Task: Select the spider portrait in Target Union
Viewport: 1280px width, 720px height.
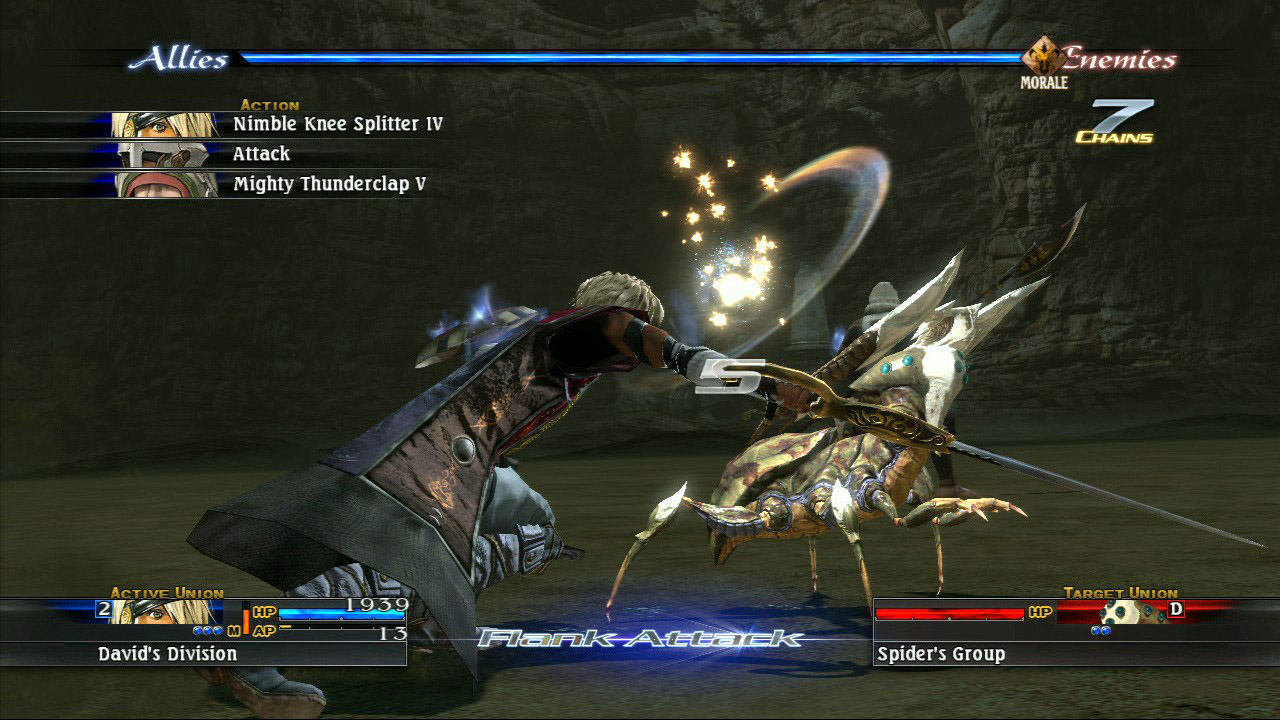Action: [x=1128, y=612]
